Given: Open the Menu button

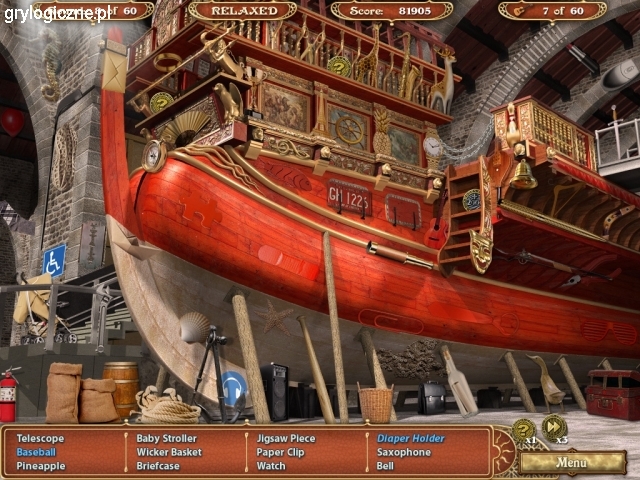Looking at the screenshot, I should coord(572,463).
